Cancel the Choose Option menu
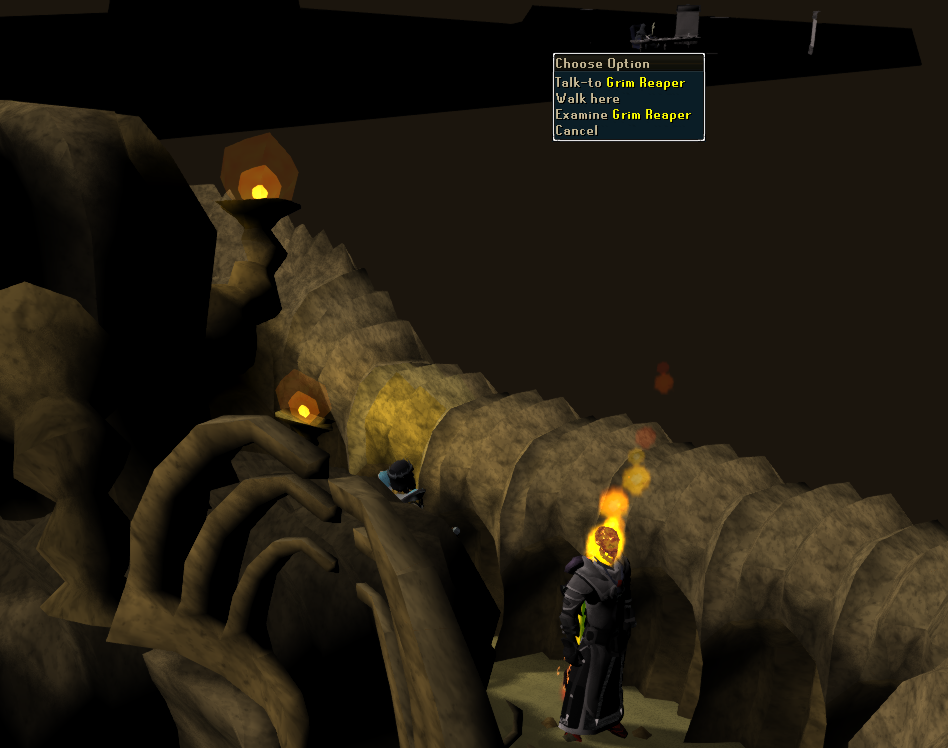Screen dimensions: 948x748 [576, 131]
